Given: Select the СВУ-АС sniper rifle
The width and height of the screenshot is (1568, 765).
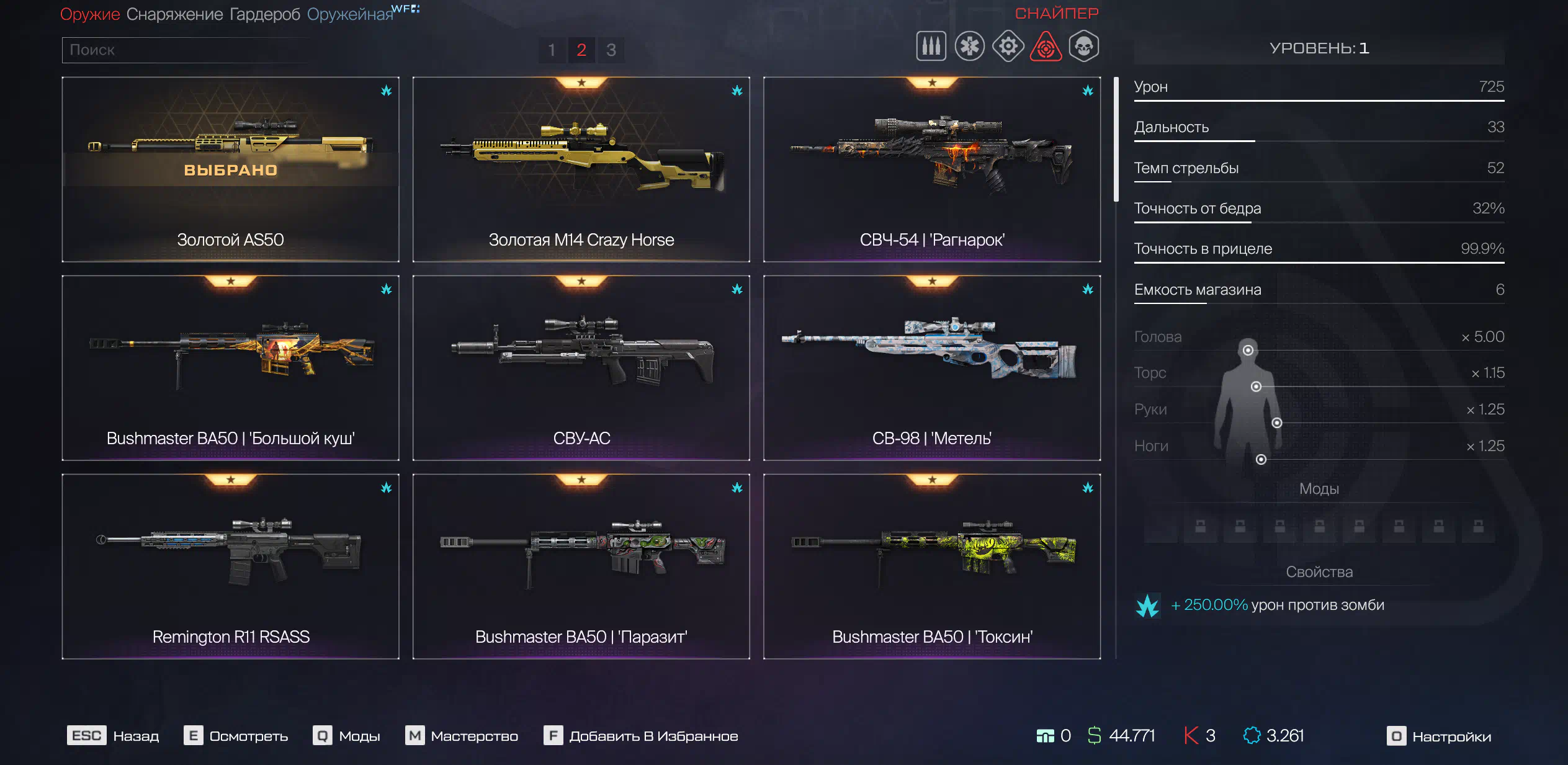Looking at the screenshot, I should click(x=581, y=368).
